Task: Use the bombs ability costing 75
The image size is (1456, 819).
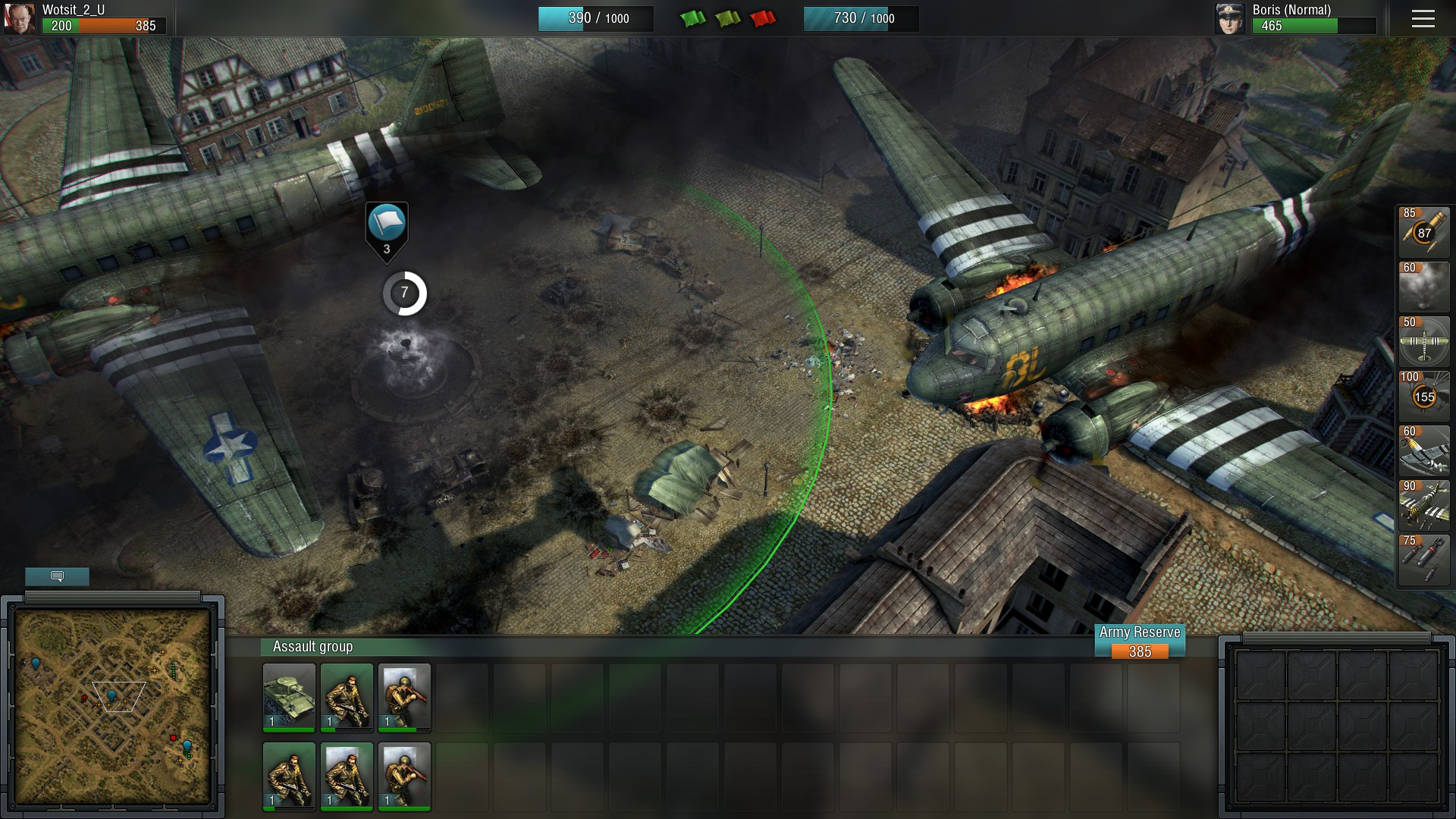Action: tap(1423, 559)
